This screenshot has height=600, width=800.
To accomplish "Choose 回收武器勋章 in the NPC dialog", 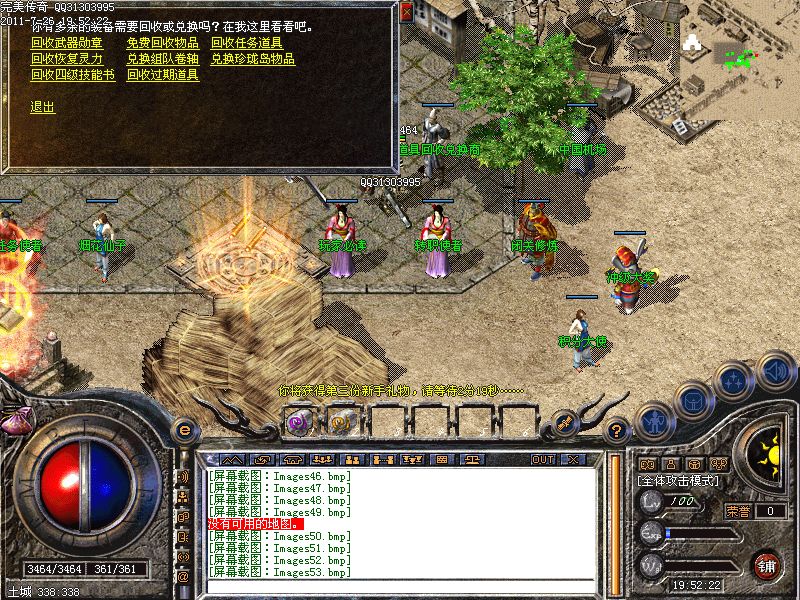I will tap(67, 44).
